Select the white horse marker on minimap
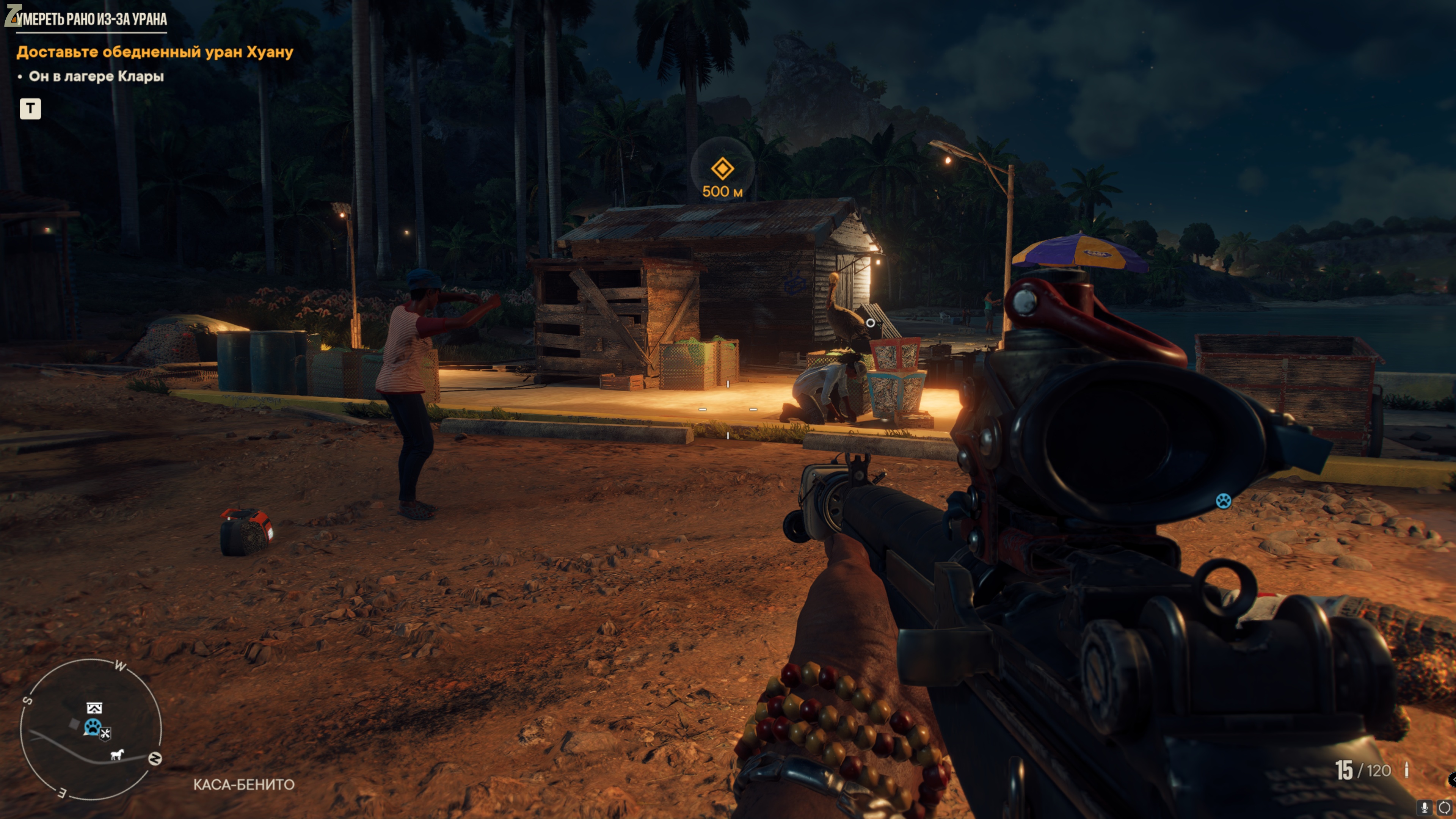Image resolution: width=1456 pixels, height=819 pixels. pyautogui.click(x=117, y=754)
